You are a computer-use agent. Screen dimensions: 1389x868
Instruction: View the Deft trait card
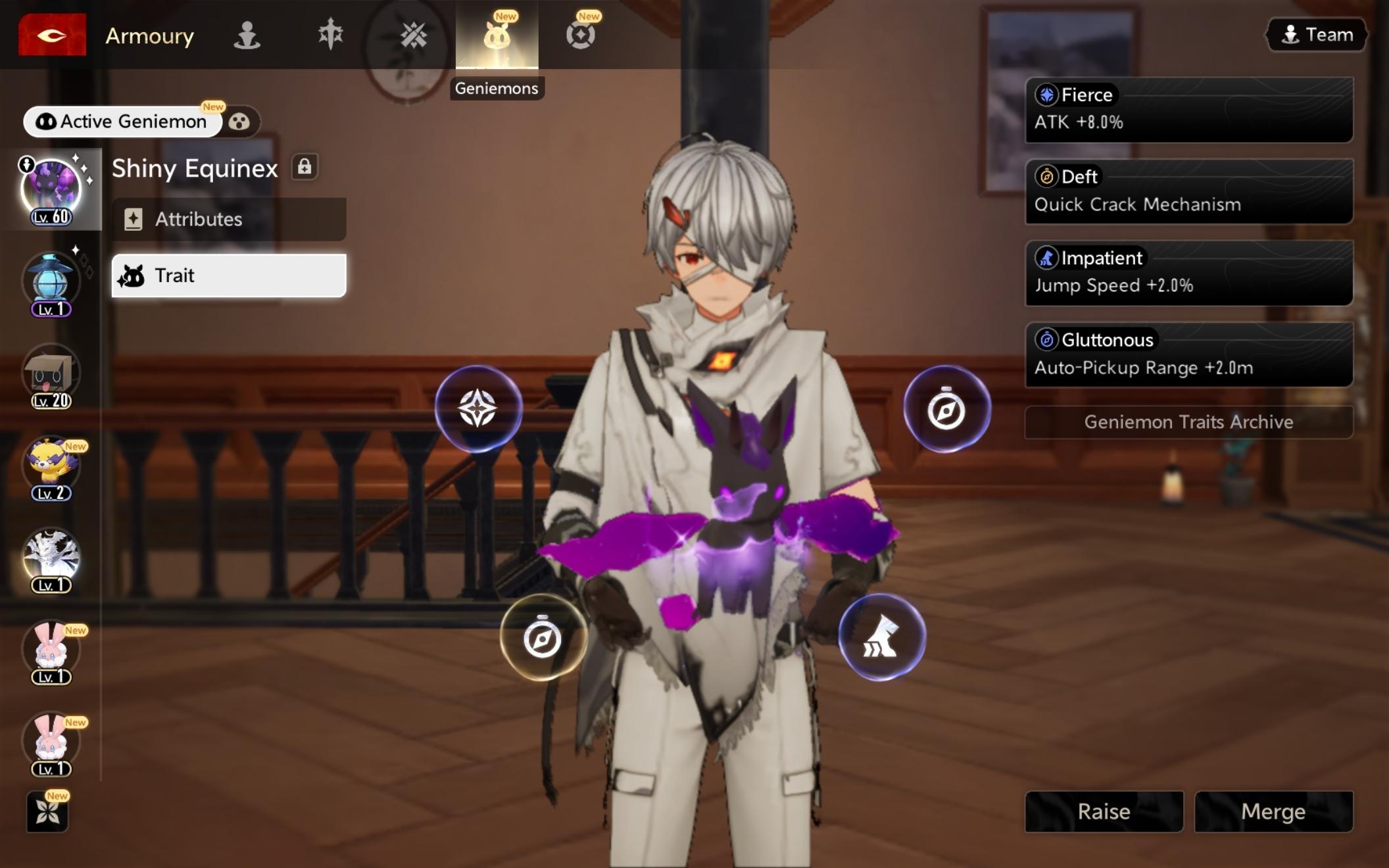click(x=1188, y=191)
